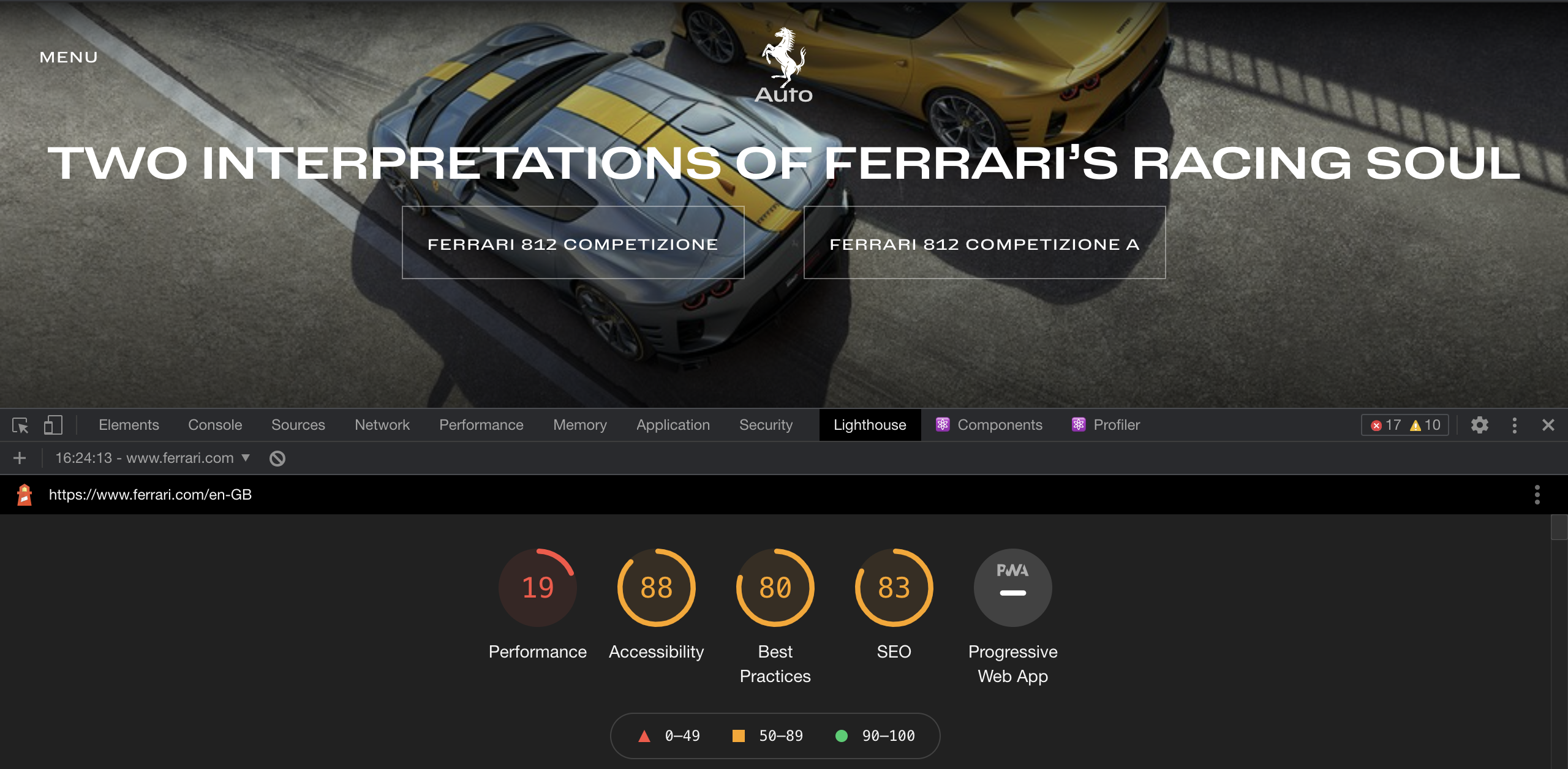Open DevTools settings gear

(1480, 424)
